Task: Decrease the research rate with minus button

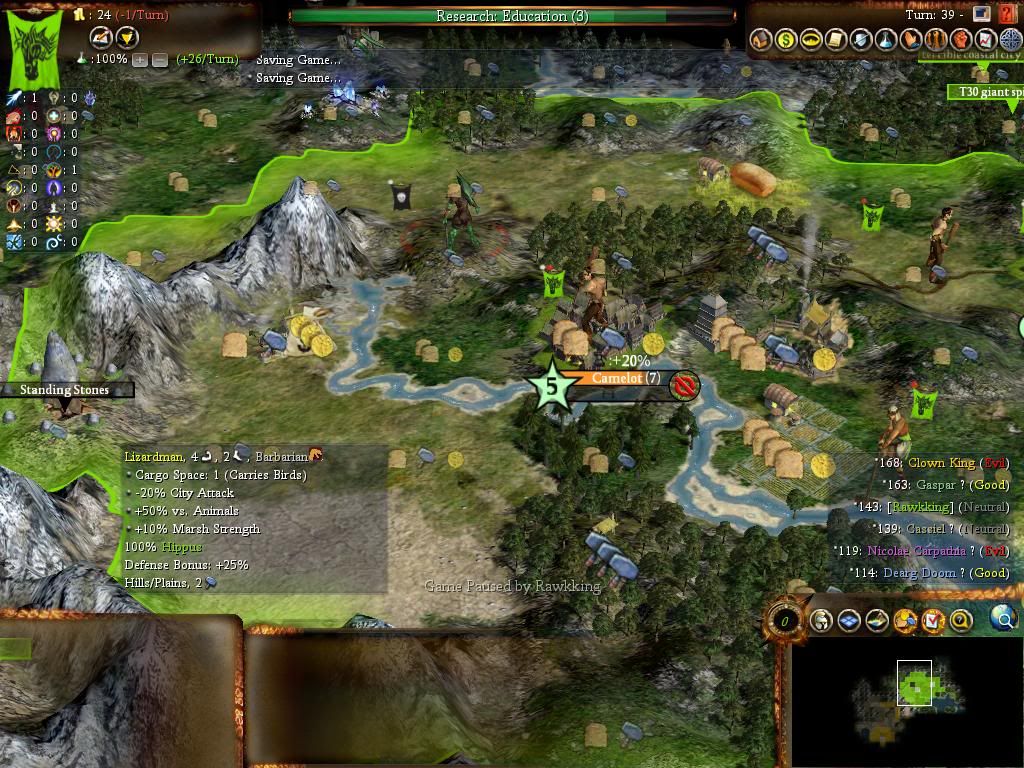Action: 159,60
